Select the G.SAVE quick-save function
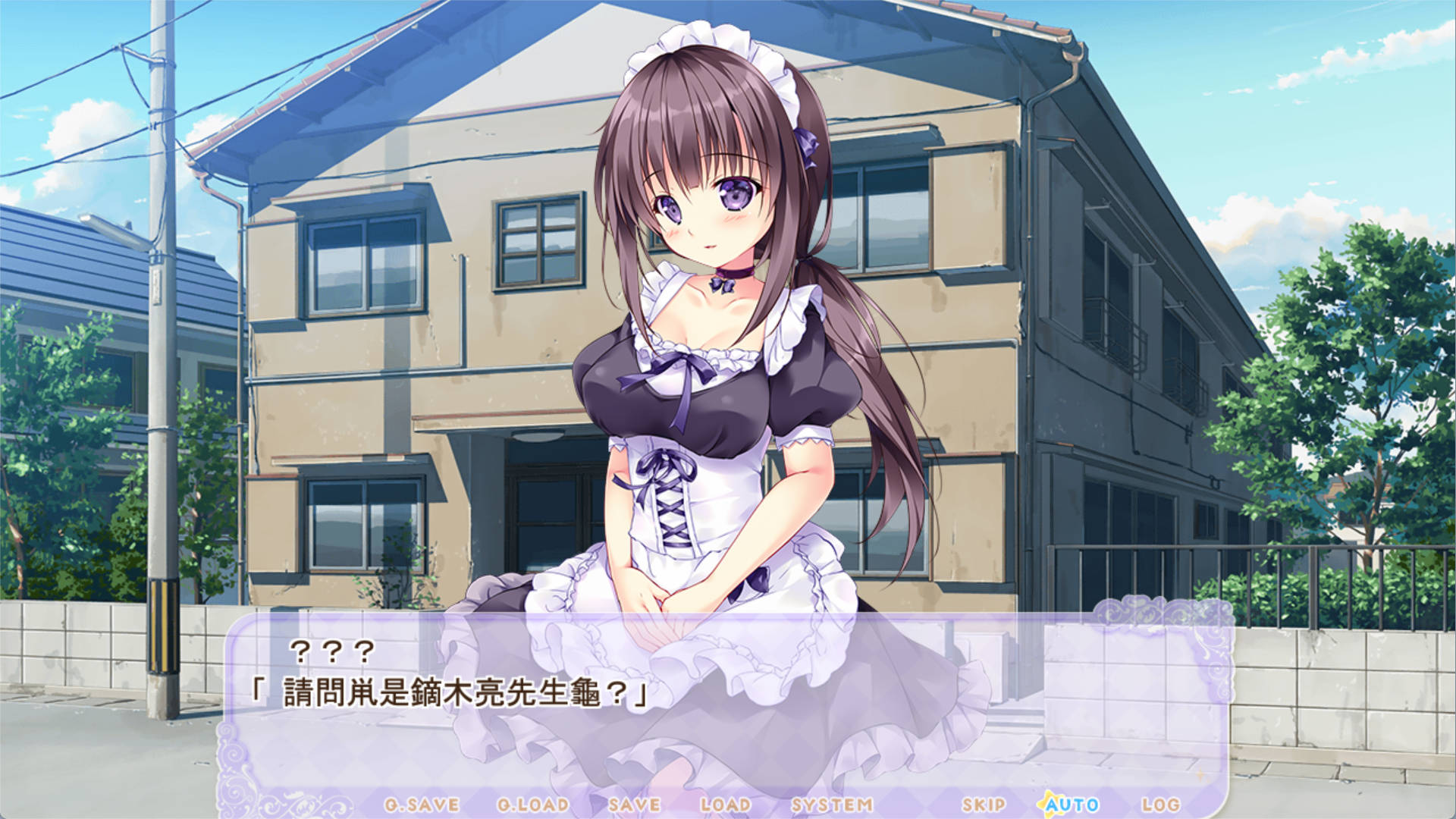Viewport: 1456px width, 819px height. tap(421, 806)
